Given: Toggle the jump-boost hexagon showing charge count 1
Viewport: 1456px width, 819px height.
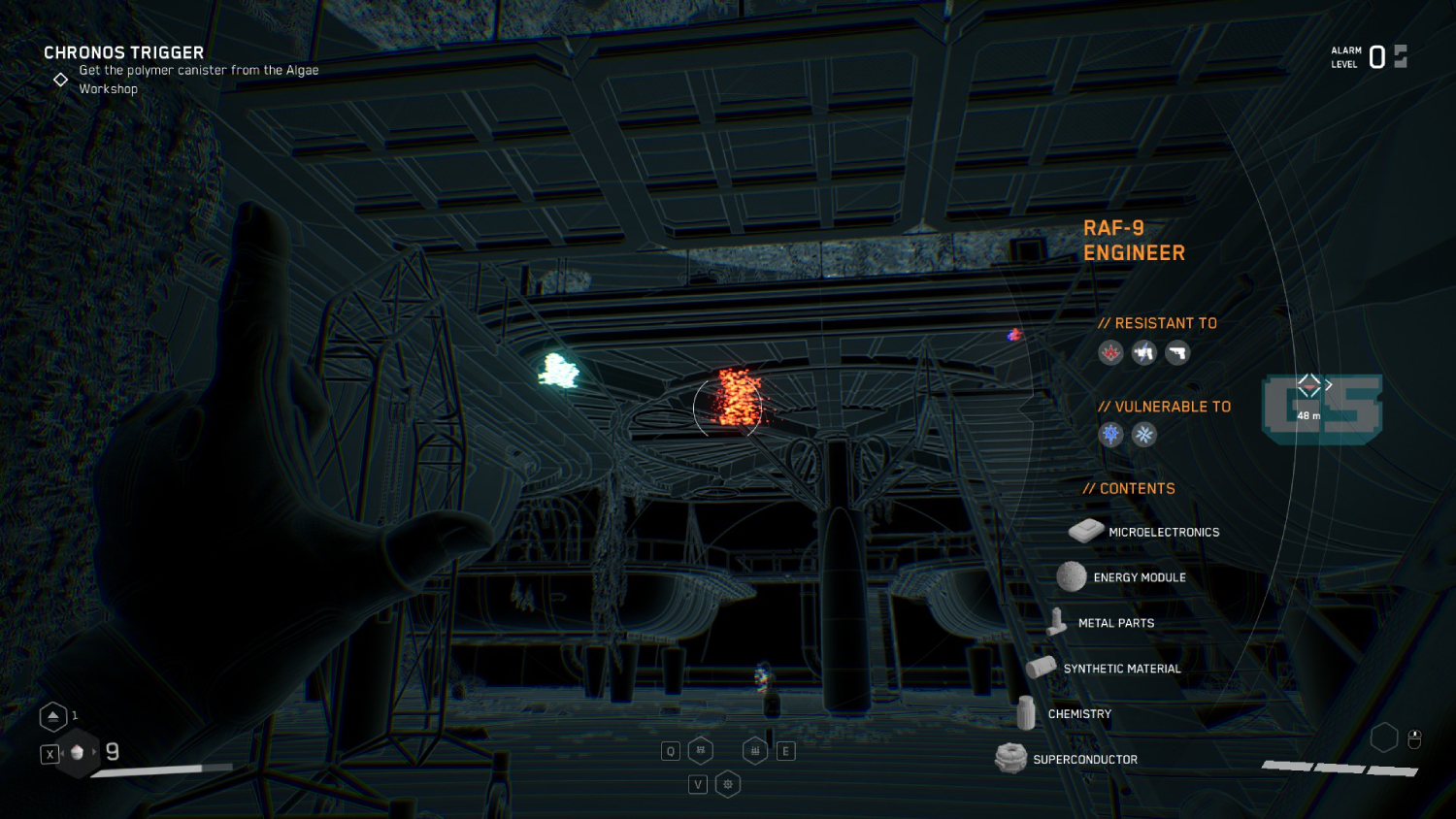Looking at the screenshot, I should click(52, 715).
